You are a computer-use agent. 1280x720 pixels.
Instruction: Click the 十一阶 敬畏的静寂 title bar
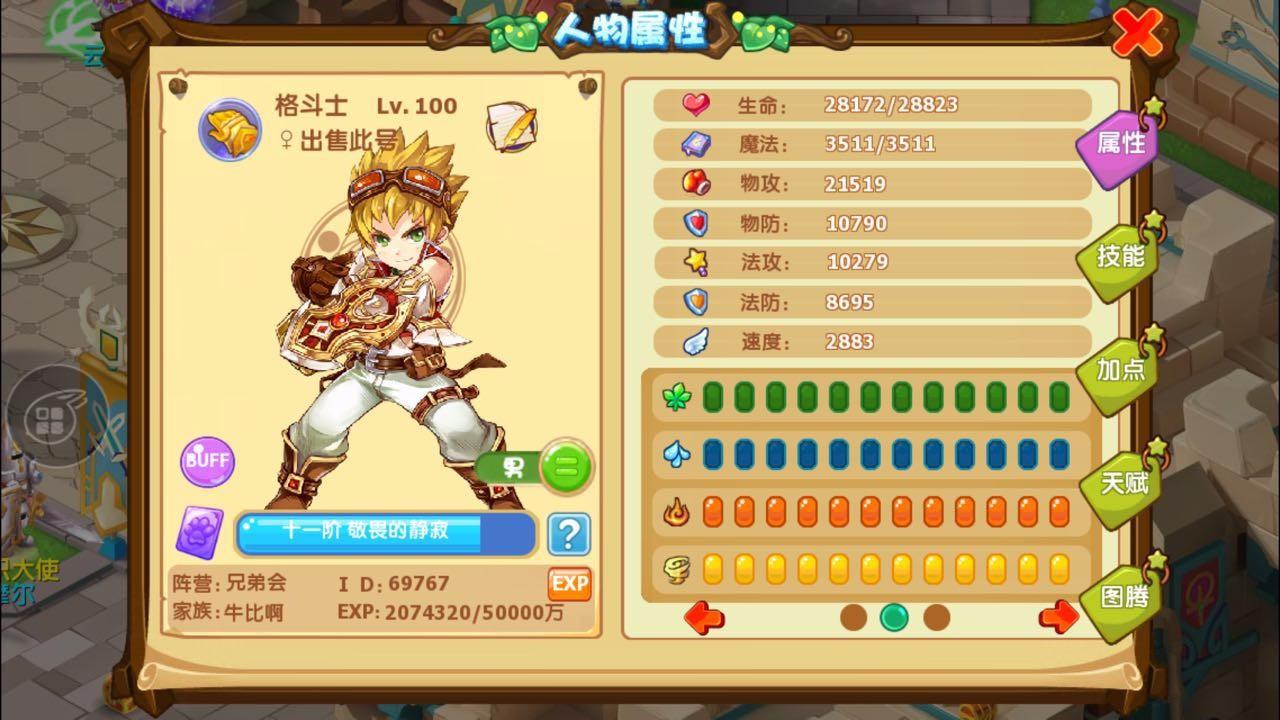(385, 533)
